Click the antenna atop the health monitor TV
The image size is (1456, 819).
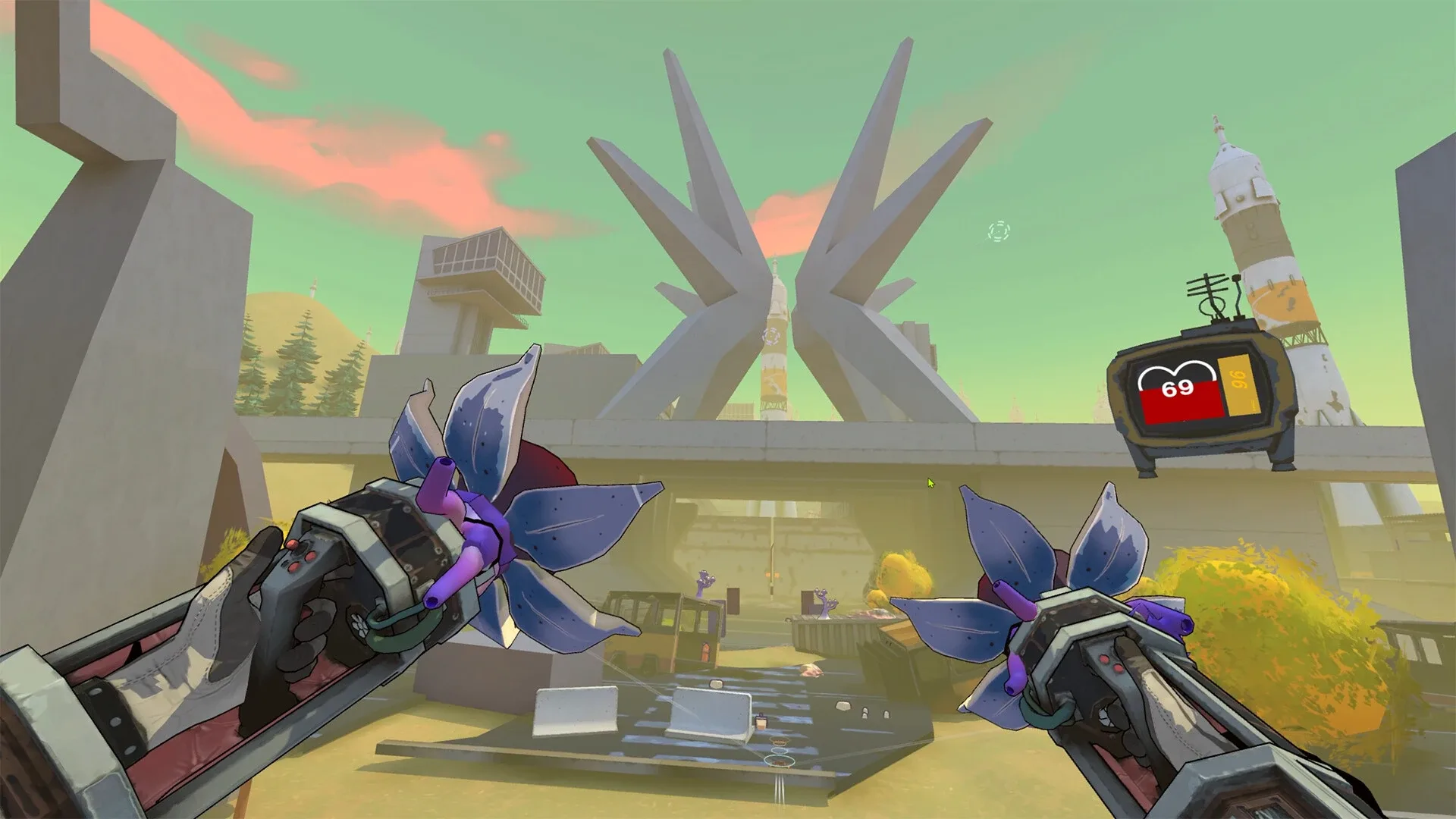[1209, 289]
